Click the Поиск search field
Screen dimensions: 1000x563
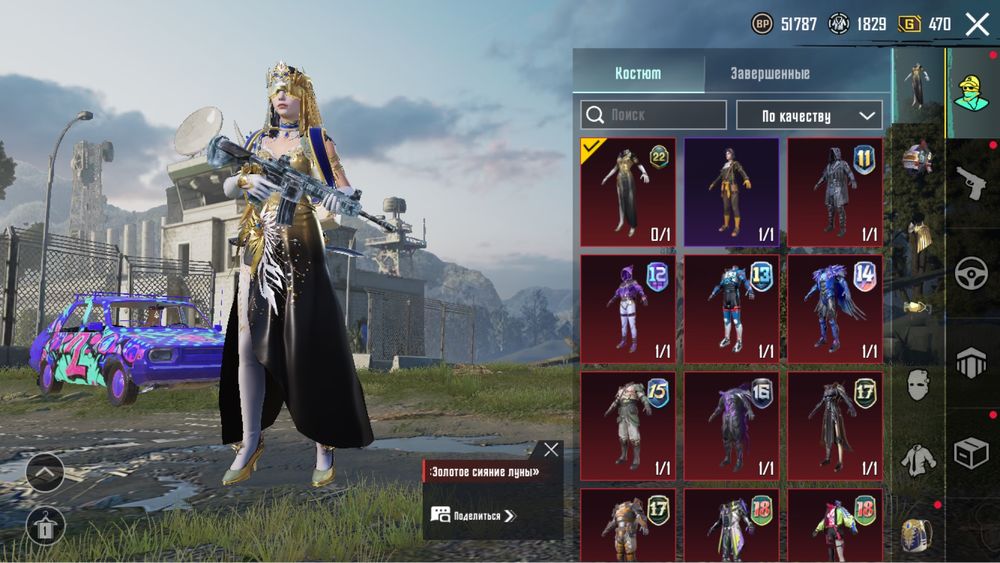pyautogui.click(x=654, y=115)
